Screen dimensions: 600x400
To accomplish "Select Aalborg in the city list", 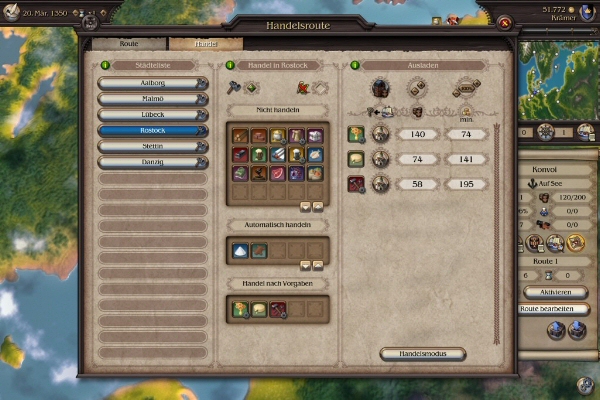I will [152, 83].
